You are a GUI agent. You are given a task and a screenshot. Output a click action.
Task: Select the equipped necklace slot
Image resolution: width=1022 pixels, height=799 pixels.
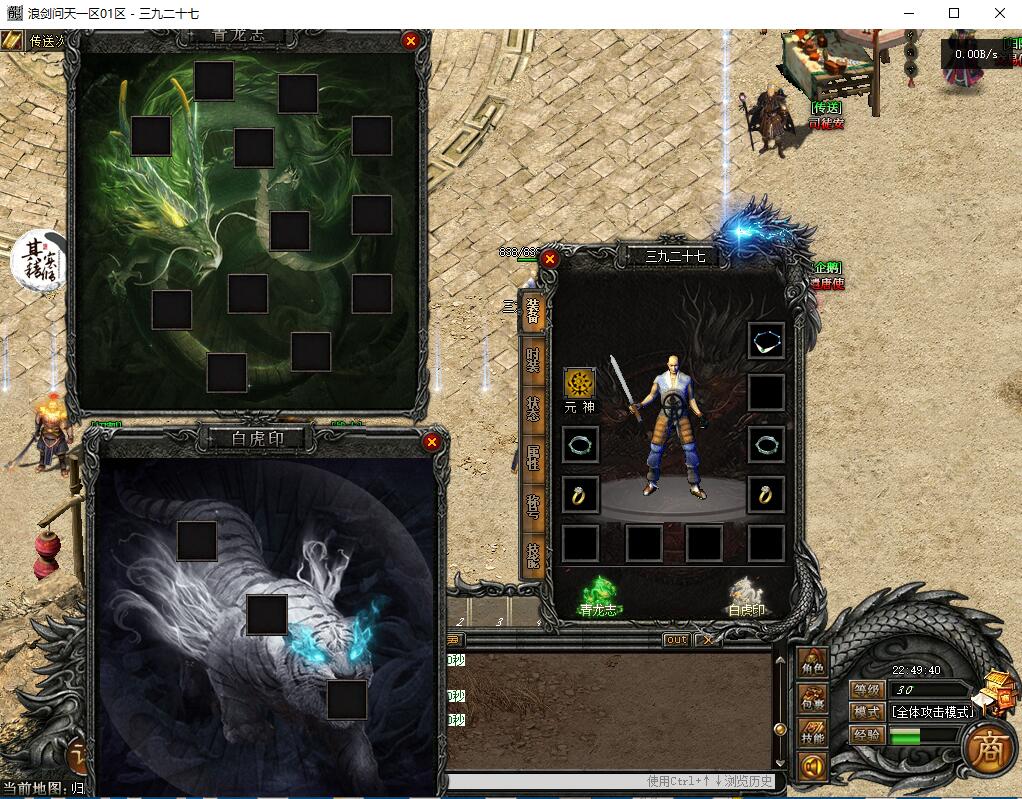[766, 340]
